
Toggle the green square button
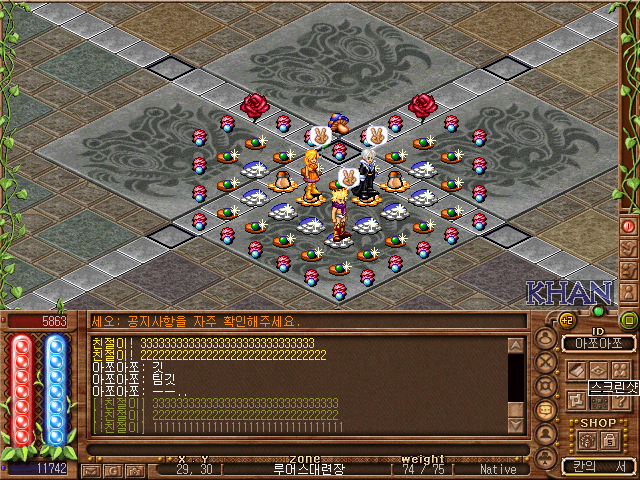click(x=629, y=320)
